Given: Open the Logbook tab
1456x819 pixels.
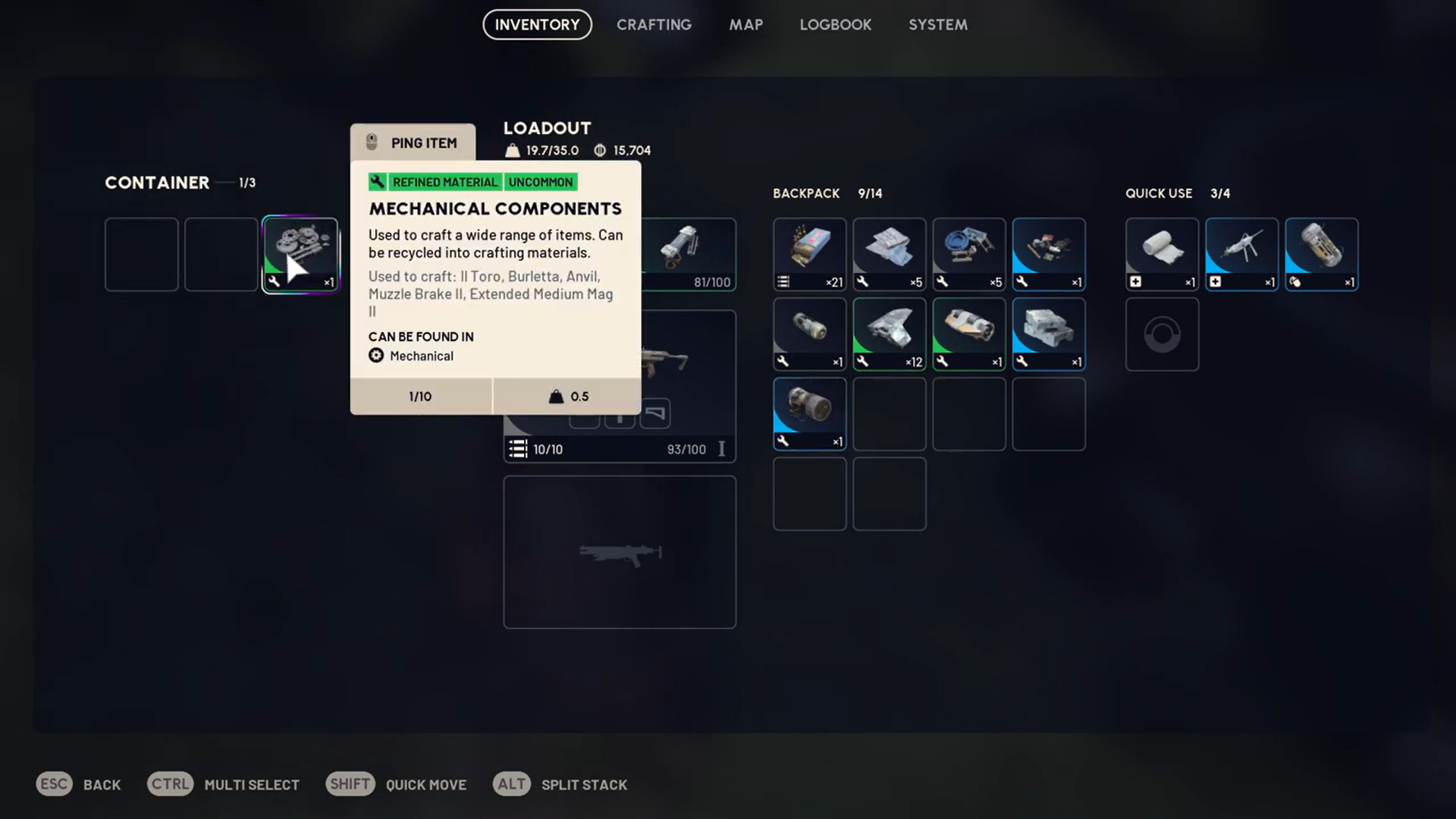Looking at the screenshot, I should pyautogui.click(x=835, y=25).
